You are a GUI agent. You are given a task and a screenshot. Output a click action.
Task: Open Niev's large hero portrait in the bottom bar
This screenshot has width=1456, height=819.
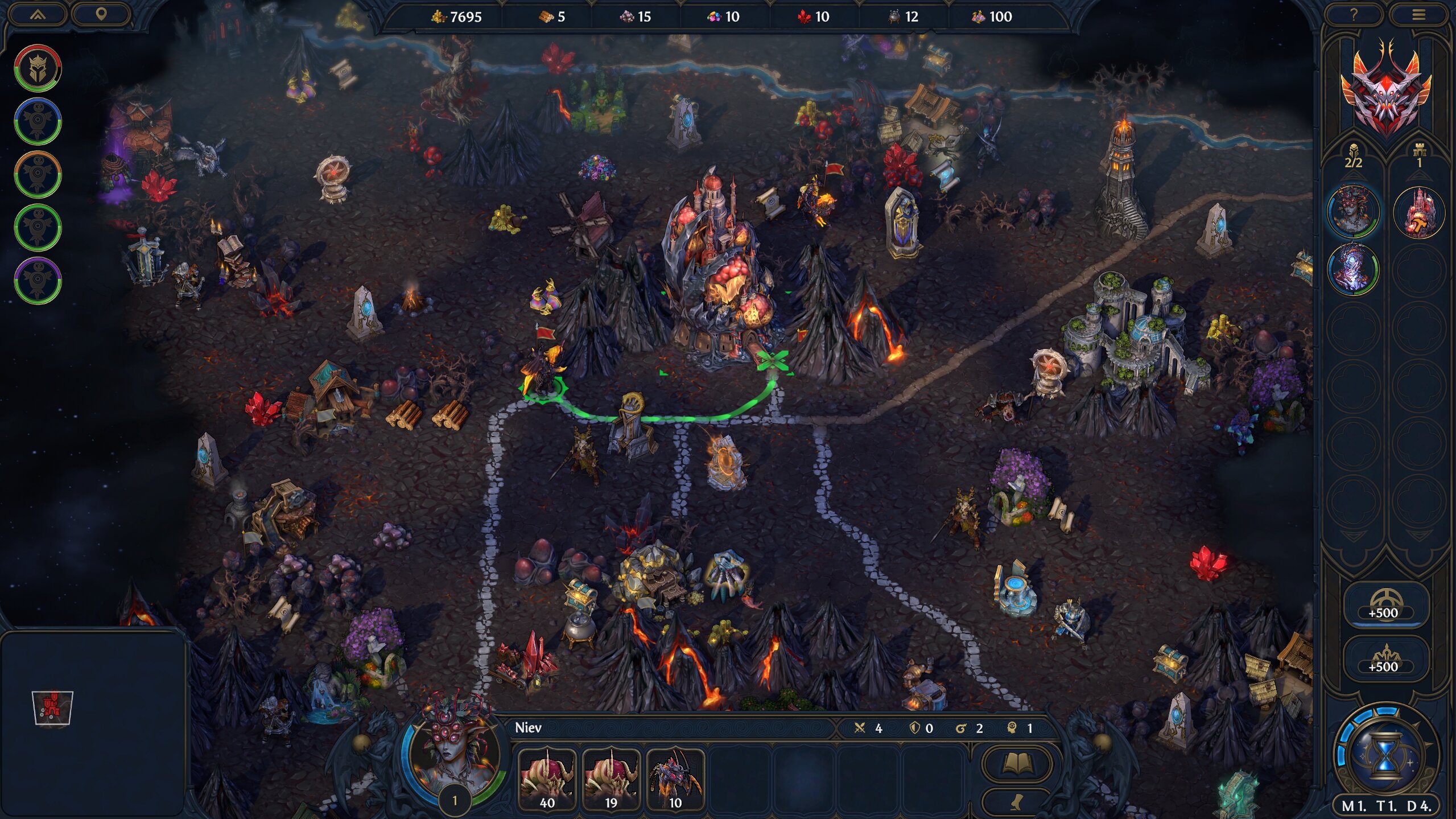(453, 746)
